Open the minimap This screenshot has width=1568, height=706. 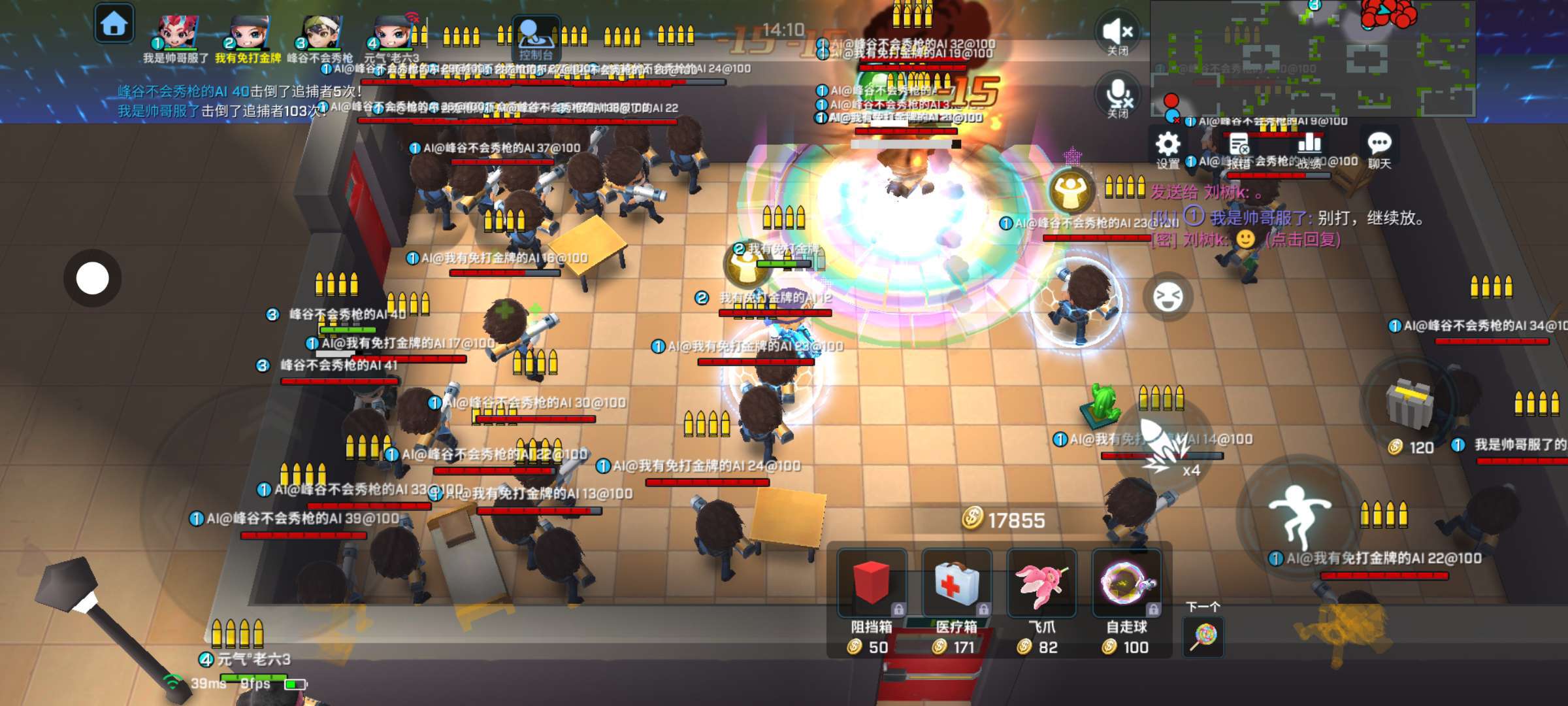(1312, 59)
